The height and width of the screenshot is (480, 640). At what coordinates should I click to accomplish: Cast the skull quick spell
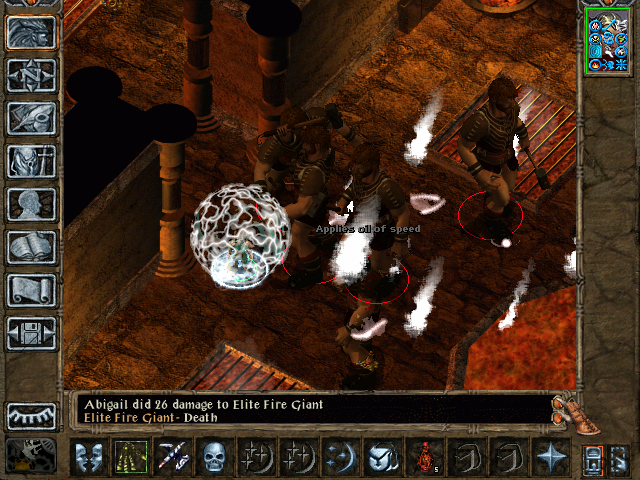pyautogui.click(x=215, y=456)
